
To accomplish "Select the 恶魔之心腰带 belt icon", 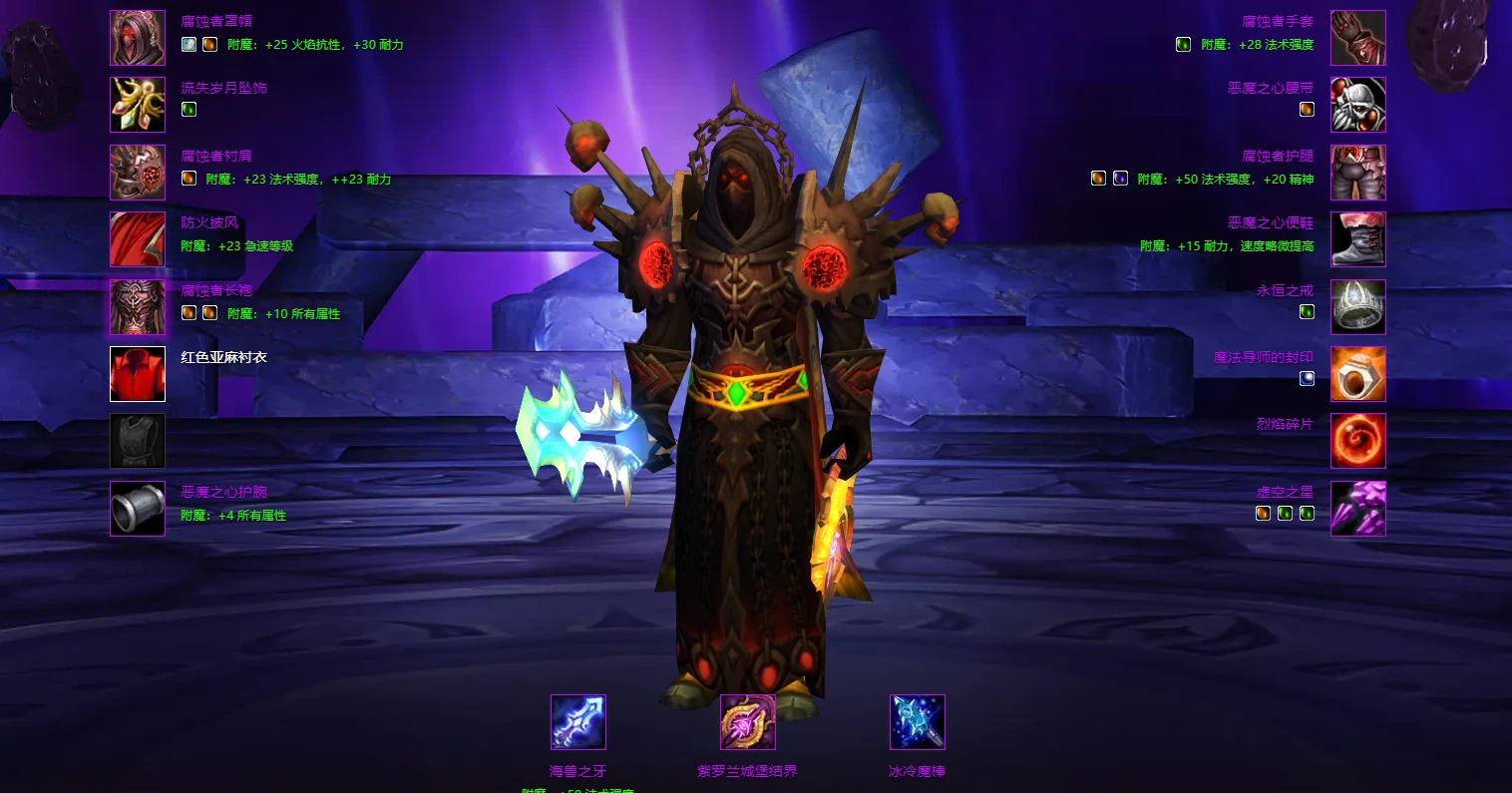I will [x=1357, y=105].
